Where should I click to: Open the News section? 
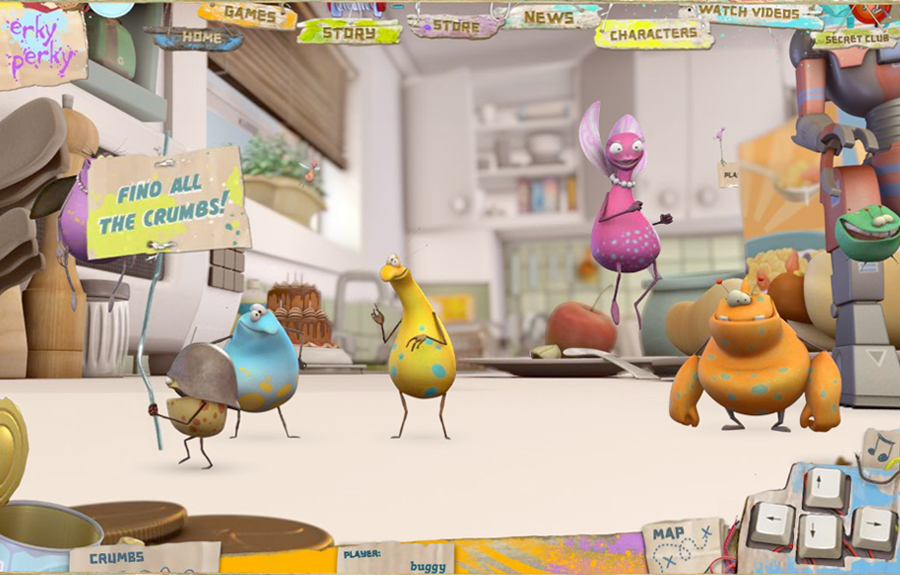point(550,17)
